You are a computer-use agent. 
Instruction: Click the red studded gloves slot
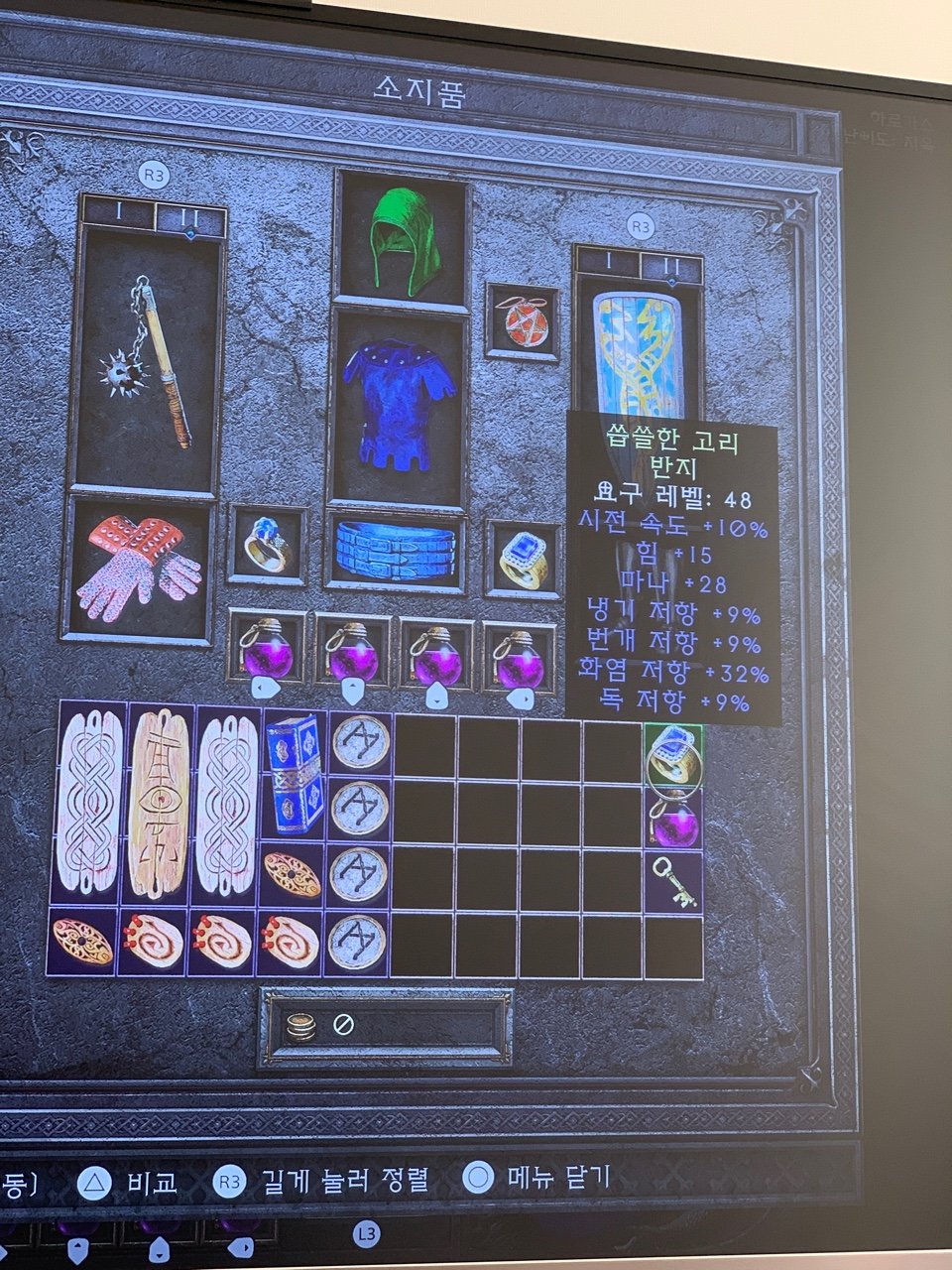[x=139, y=570]
